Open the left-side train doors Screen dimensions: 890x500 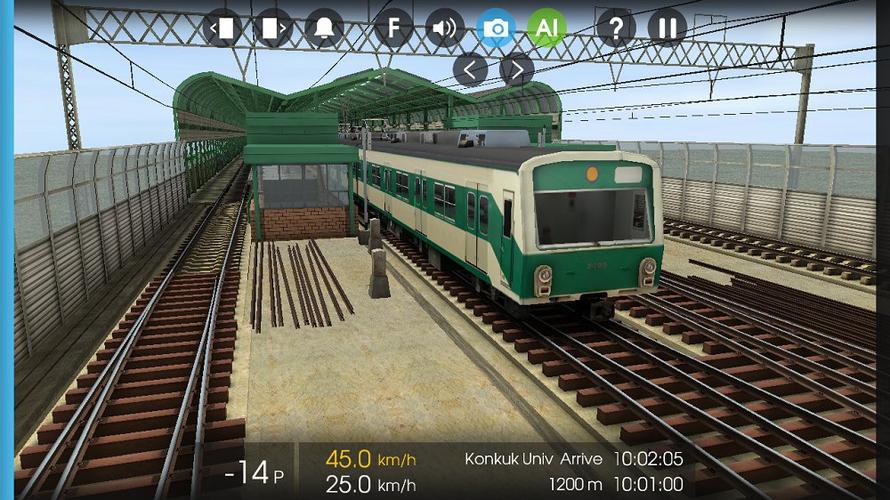pos(223,27)
